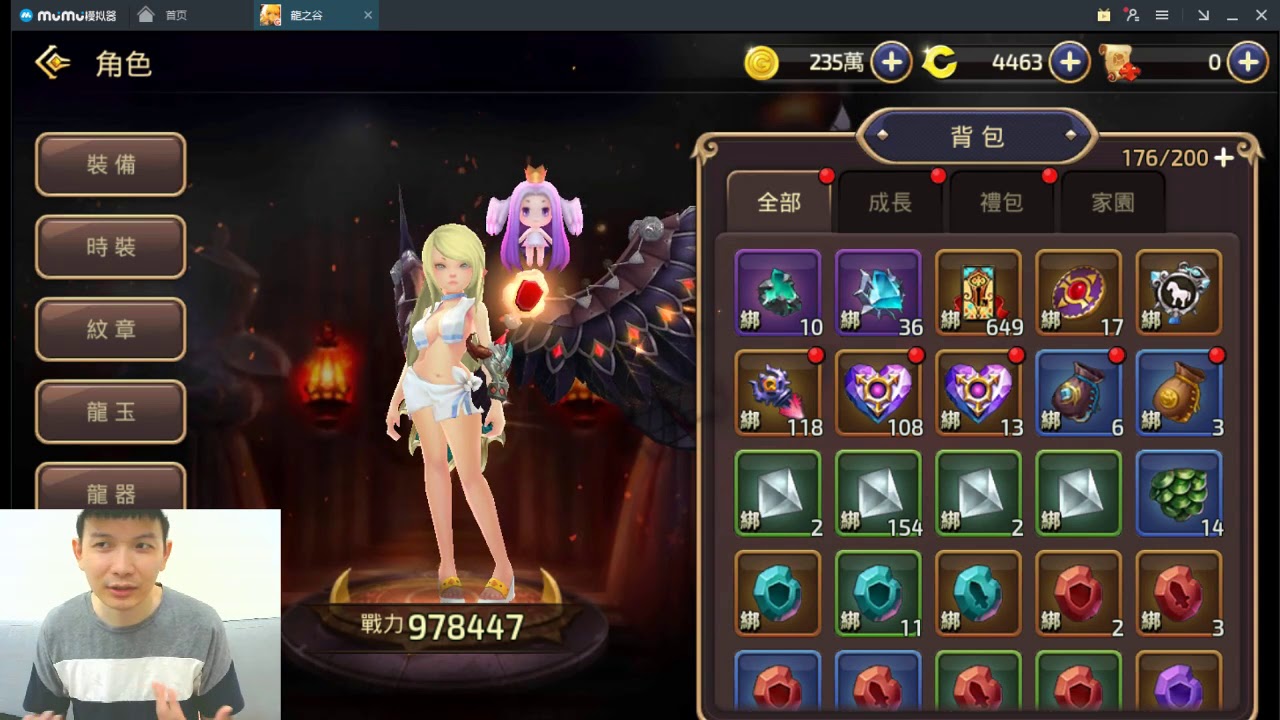
Task: Open the 龍玉 dragon jade menu
Action: (x=111, y=411)
